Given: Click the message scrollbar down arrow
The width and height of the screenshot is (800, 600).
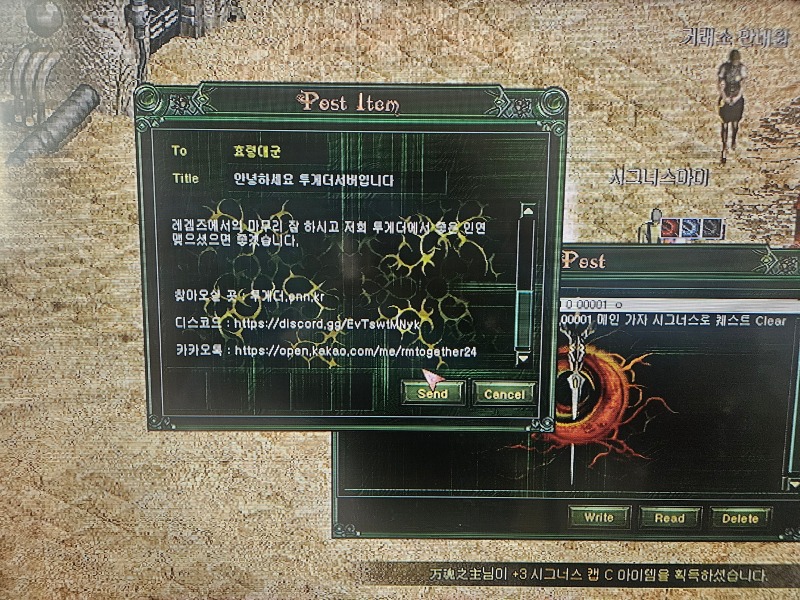Looking at the screenshot, I should click(524, 356).
